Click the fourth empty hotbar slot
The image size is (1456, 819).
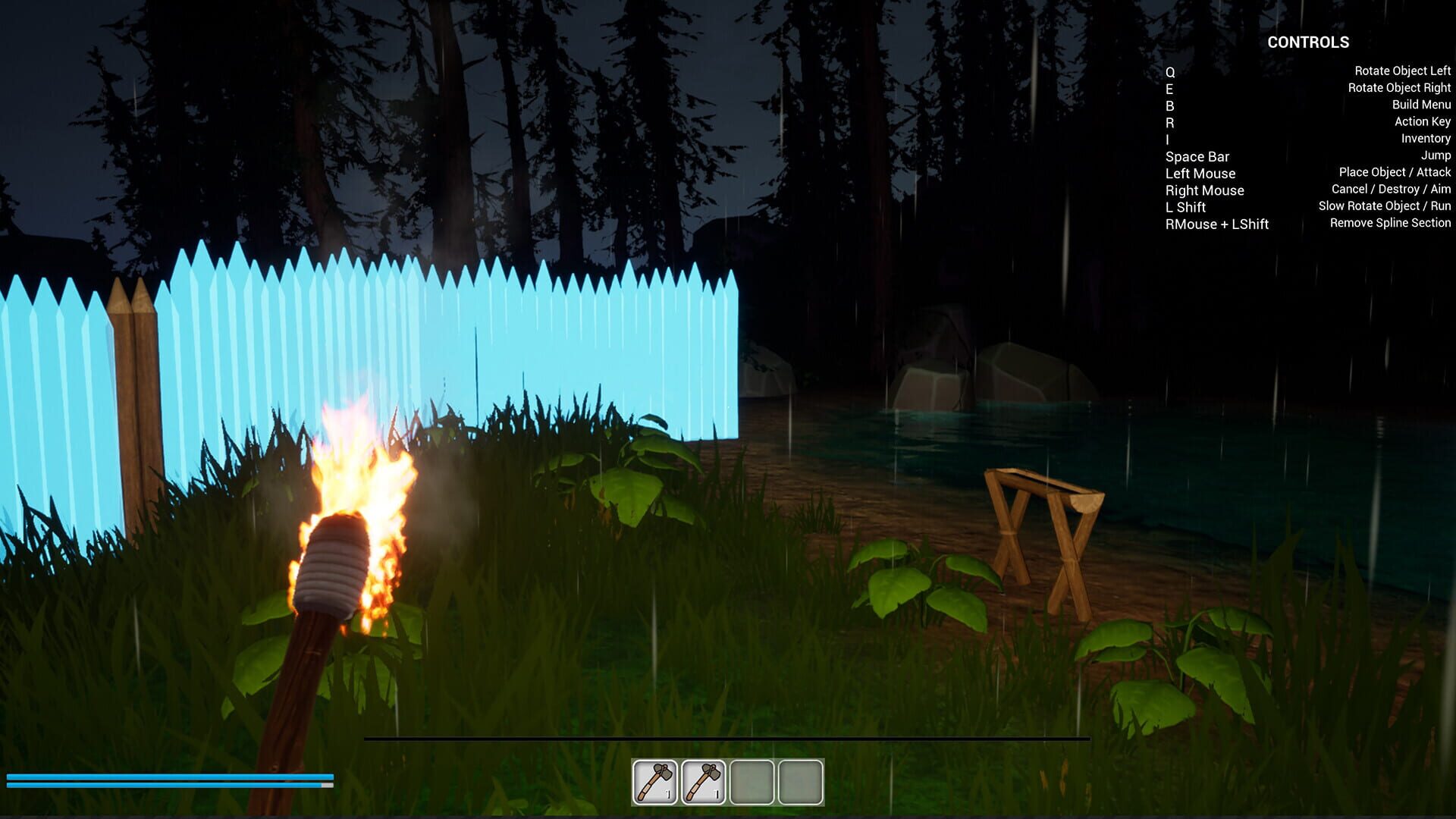point(800,783)
